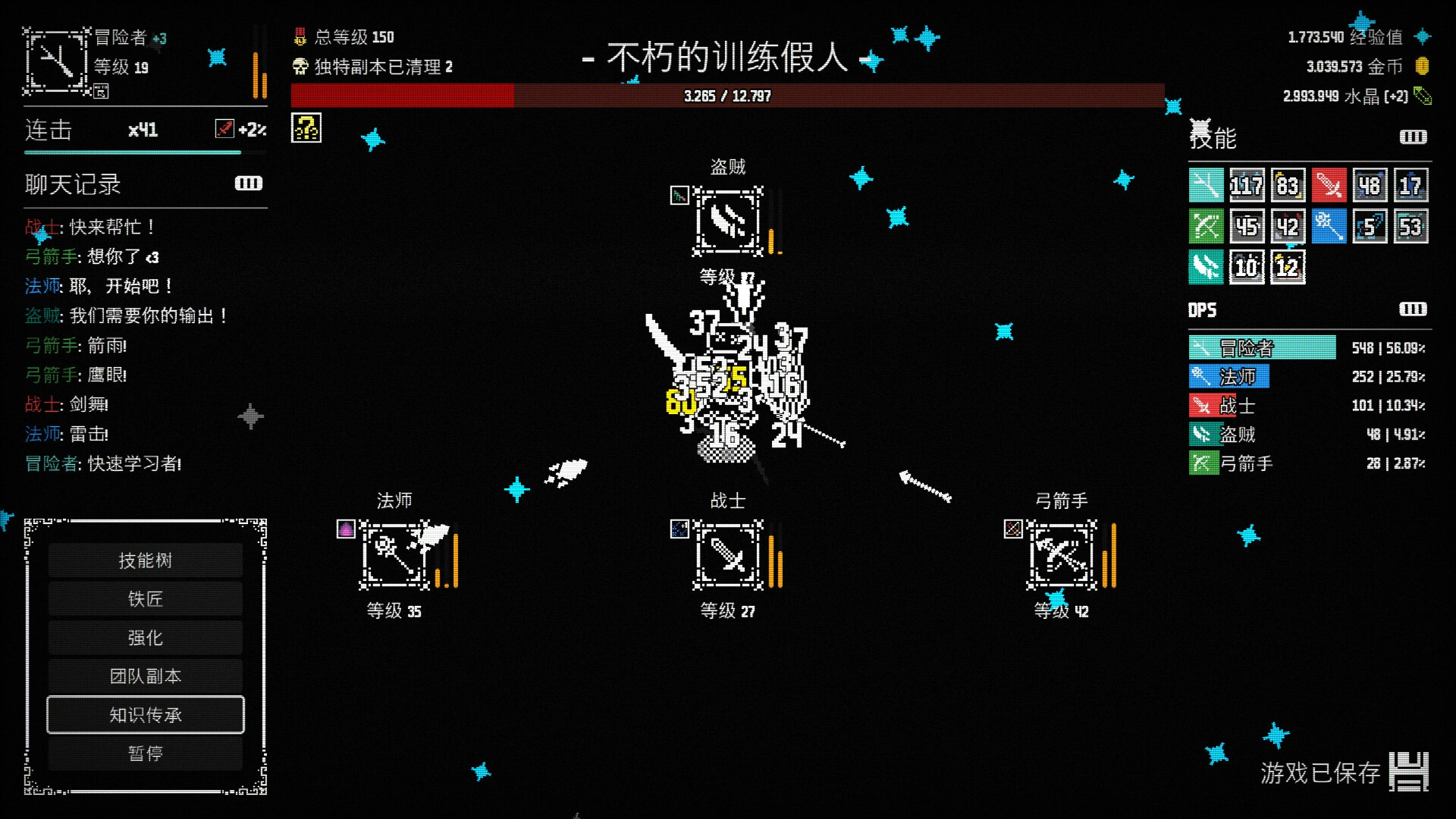The image size is (1456, 819).
Task: Select the adventurer's sword skill icon
Action: (1206, 184)
